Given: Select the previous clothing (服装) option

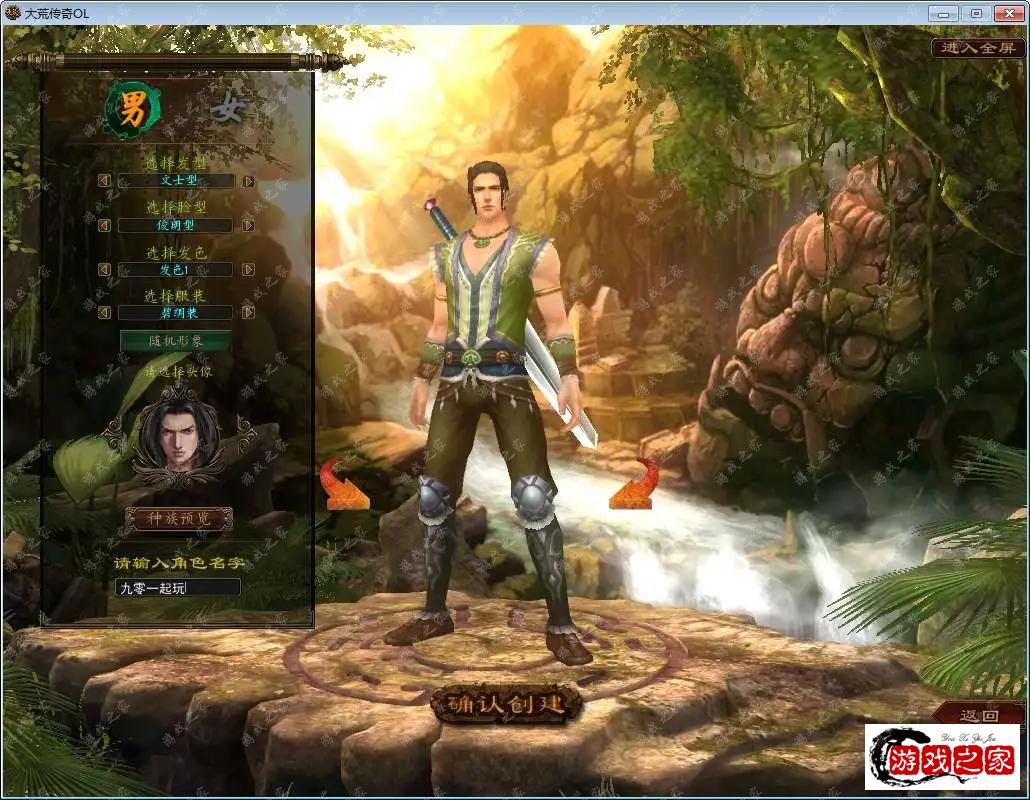Looking at the screenshot, I should 104,312.
